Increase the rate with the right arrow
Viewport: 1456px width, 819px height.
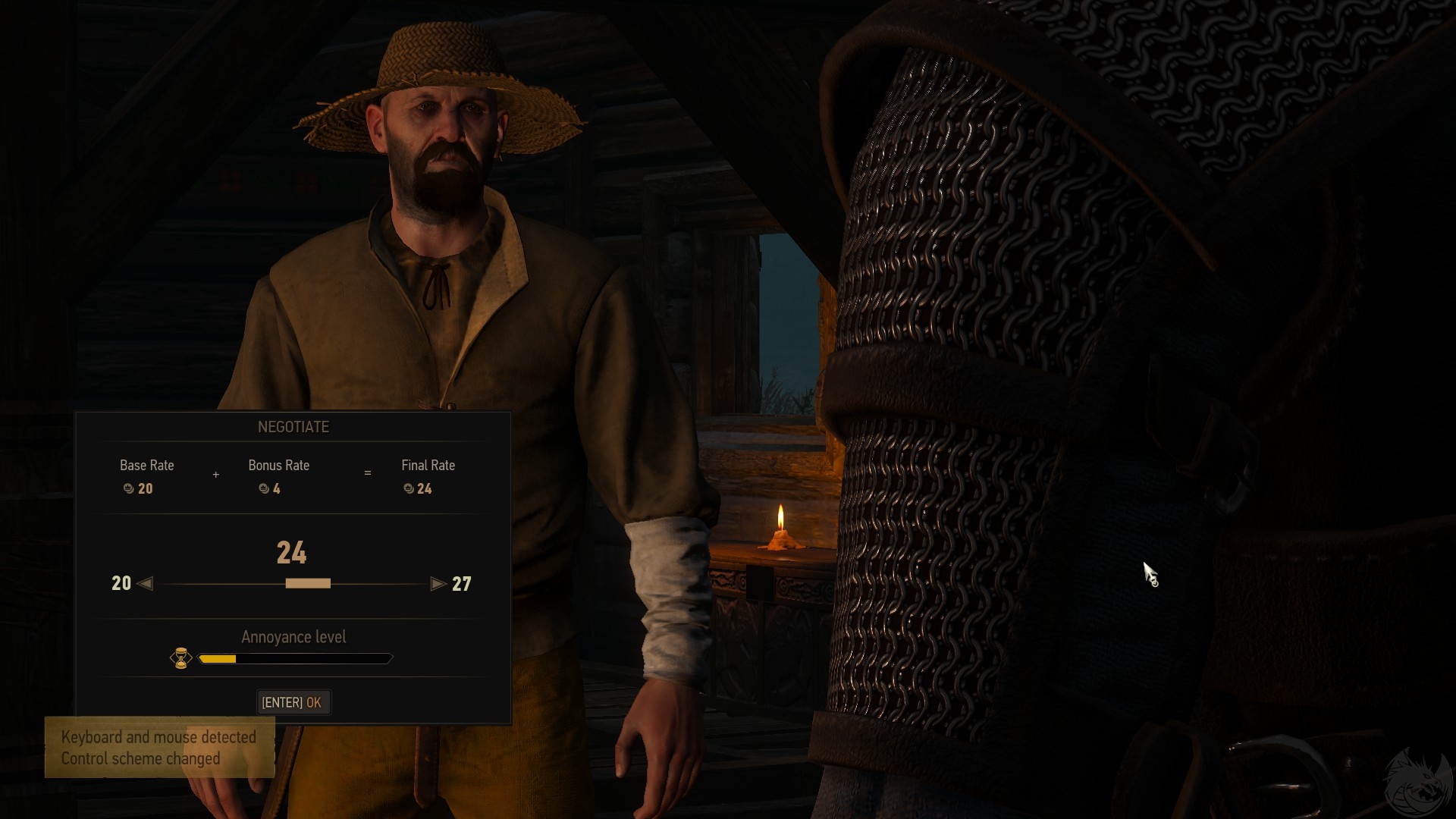(x=438, y=583)
